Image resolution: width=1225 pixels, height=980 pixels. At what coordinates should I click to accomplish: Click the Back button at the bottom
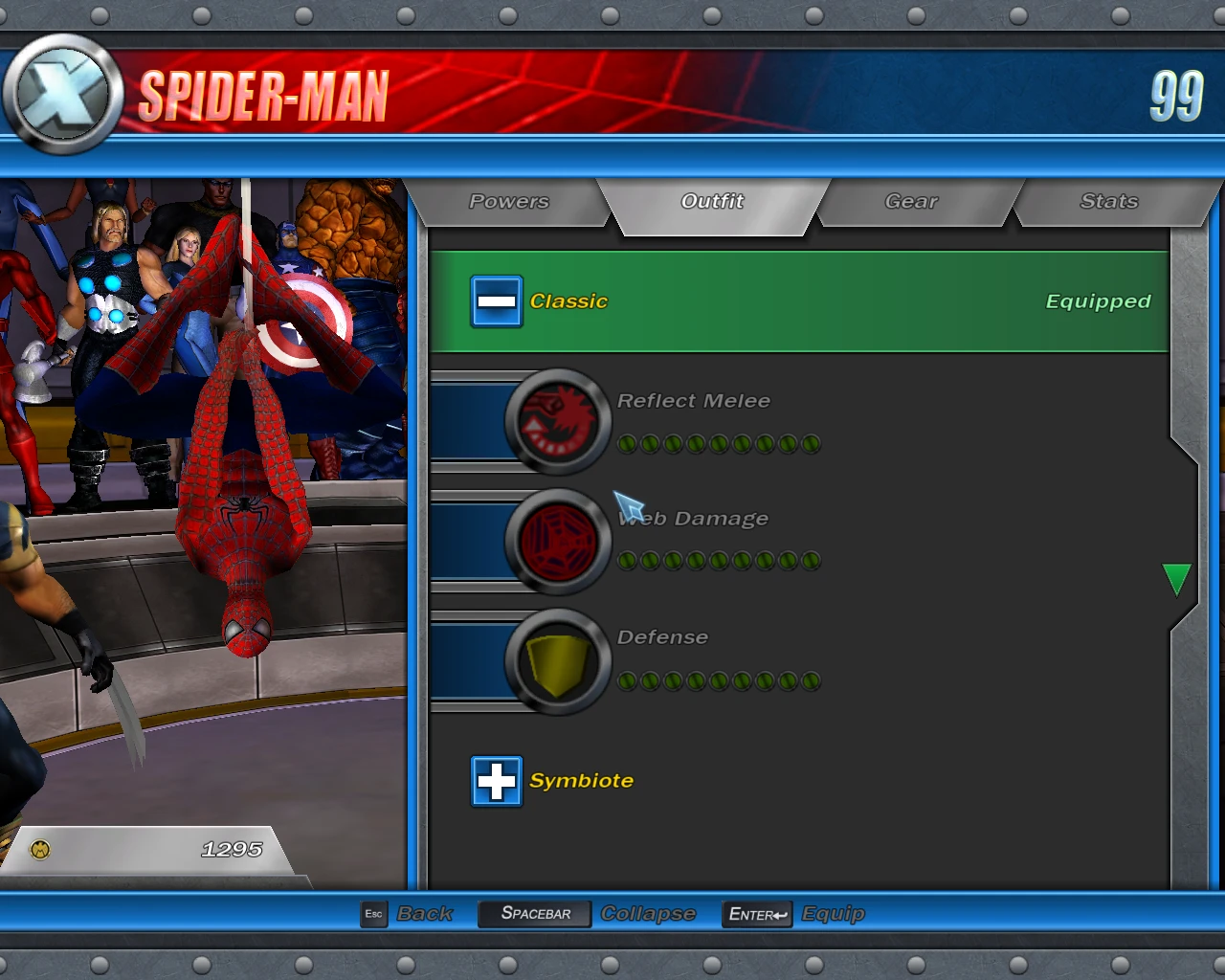[x=424, y=914]
